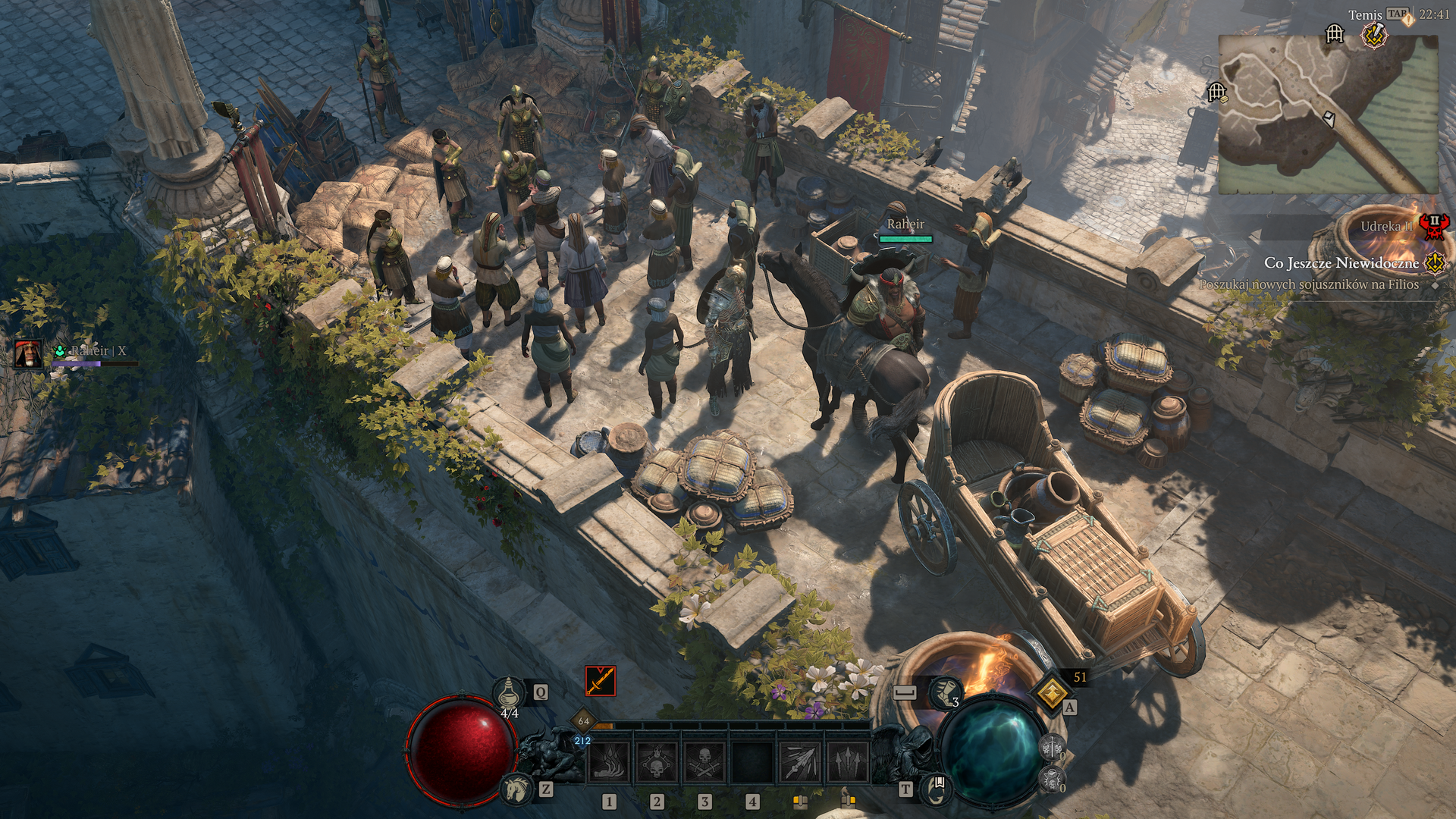Screen dimensions: 1456x819
Task: Activate the evade boot icon
Action: 945,692
